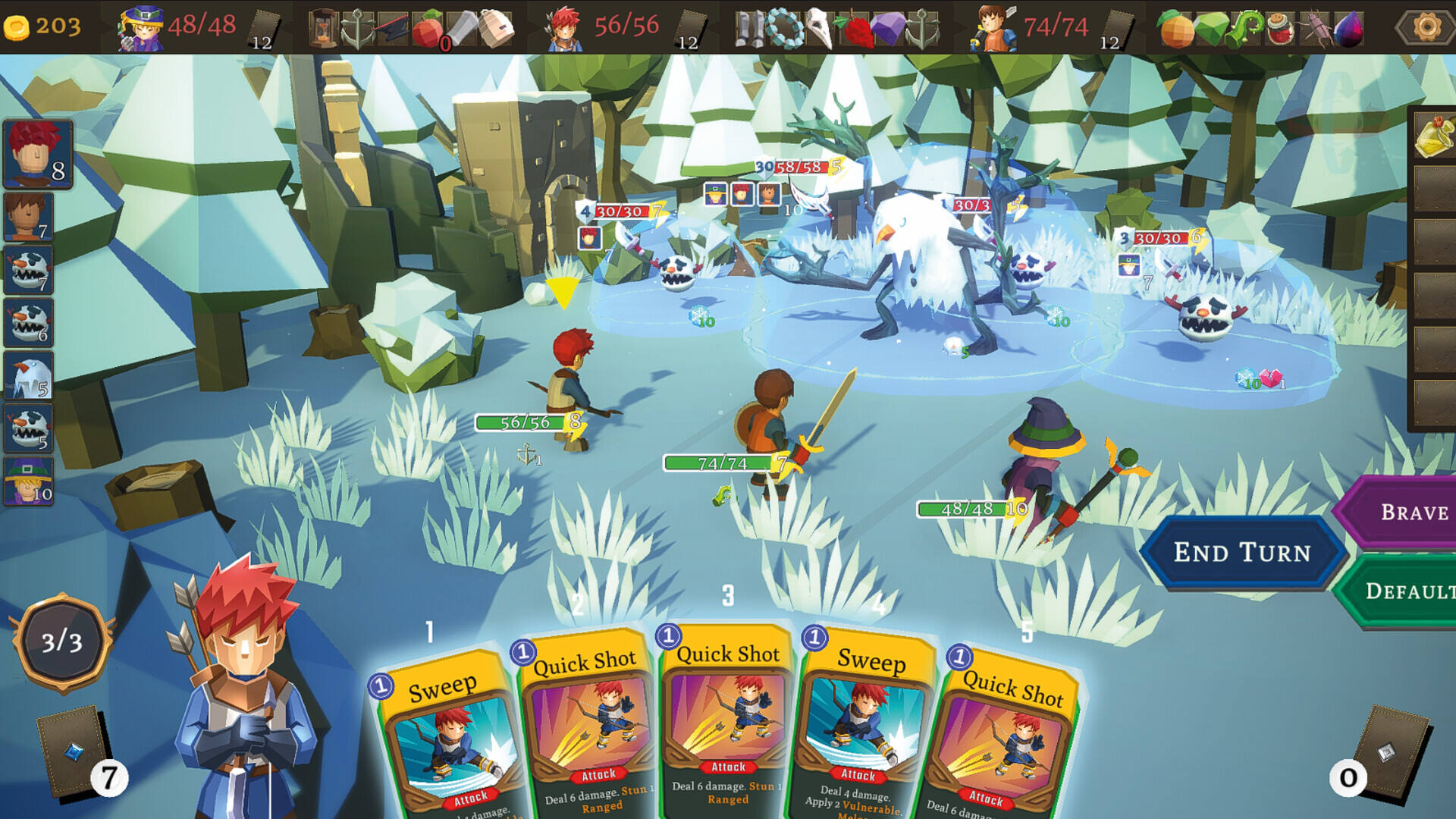Inspect the purple gem relic icon
This screenshot has height=819, width=1456.
click(887, 29)
